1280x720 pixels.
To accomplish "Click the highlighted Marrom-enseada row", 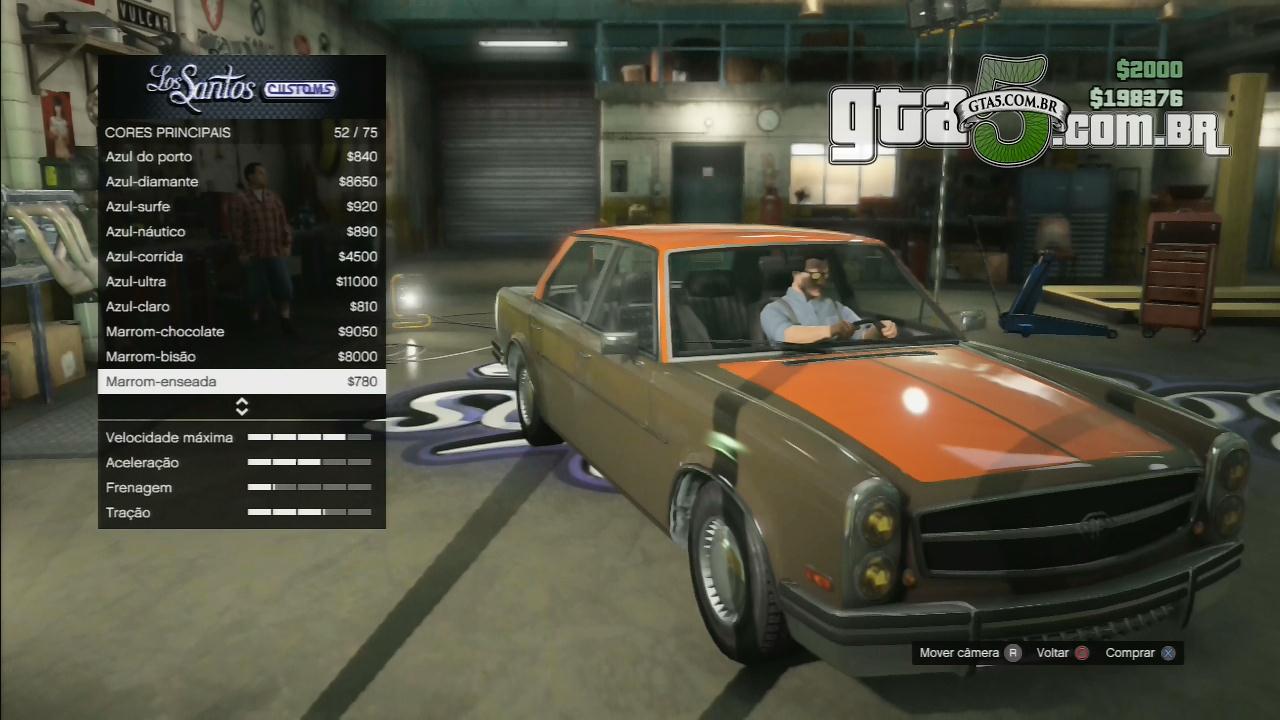I will pos(241,382).
